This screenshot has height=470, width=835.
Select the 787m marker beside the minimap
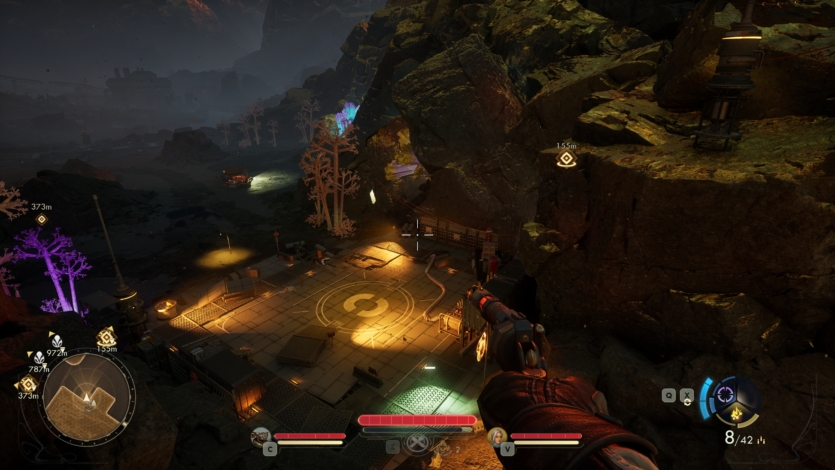point(39,357)
